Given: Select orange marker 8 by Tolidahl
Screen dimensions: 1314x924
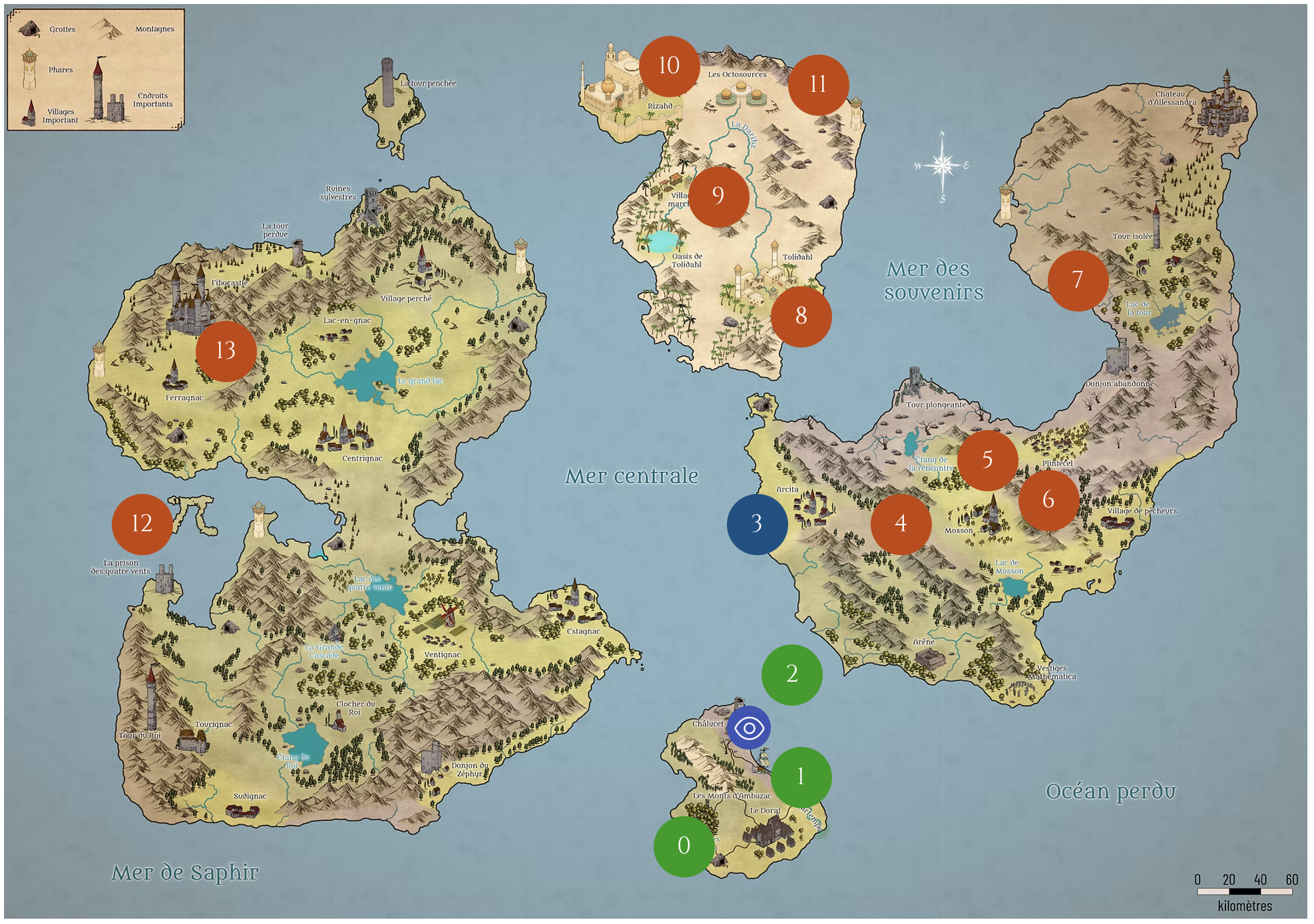Looking at the screenshot, I should pos(801,316).
